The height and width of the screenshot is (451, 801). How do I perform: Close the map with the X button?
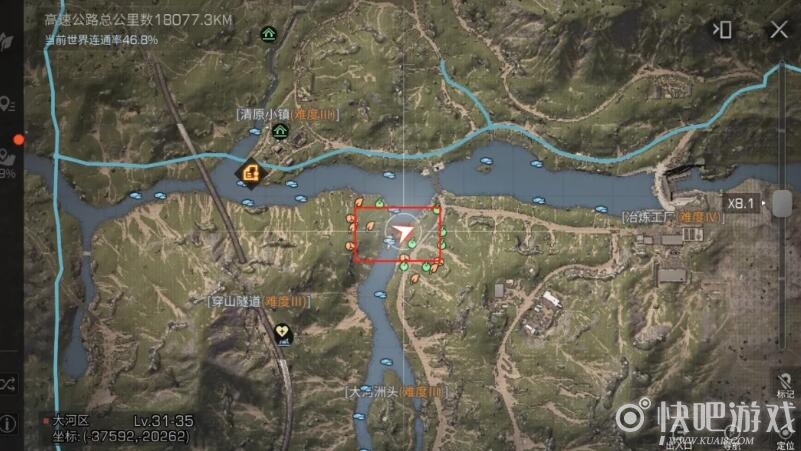tap(777, 30)
